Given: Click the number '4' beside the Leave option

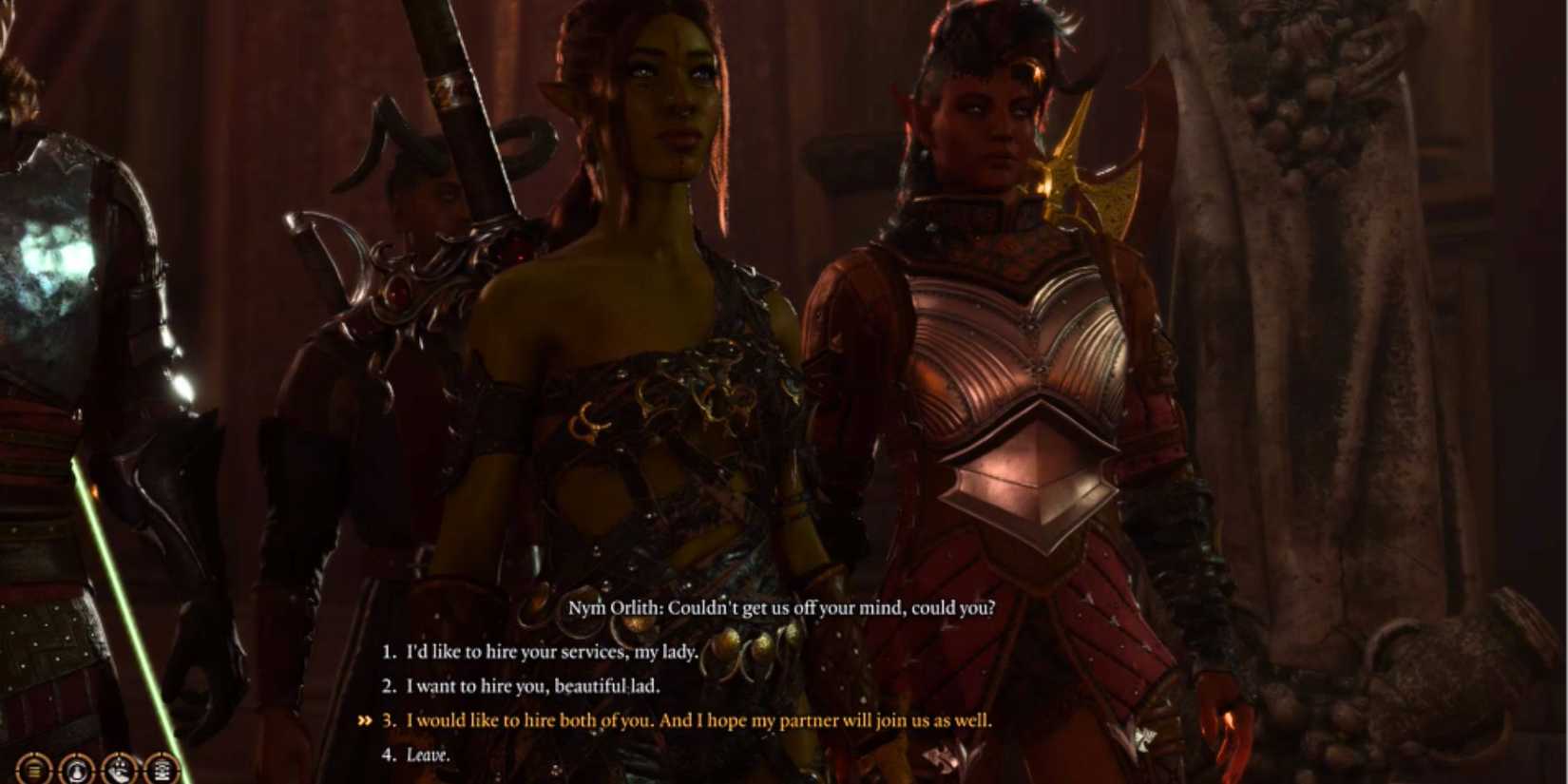Looking at the screenshot, I should click(390, 754).
